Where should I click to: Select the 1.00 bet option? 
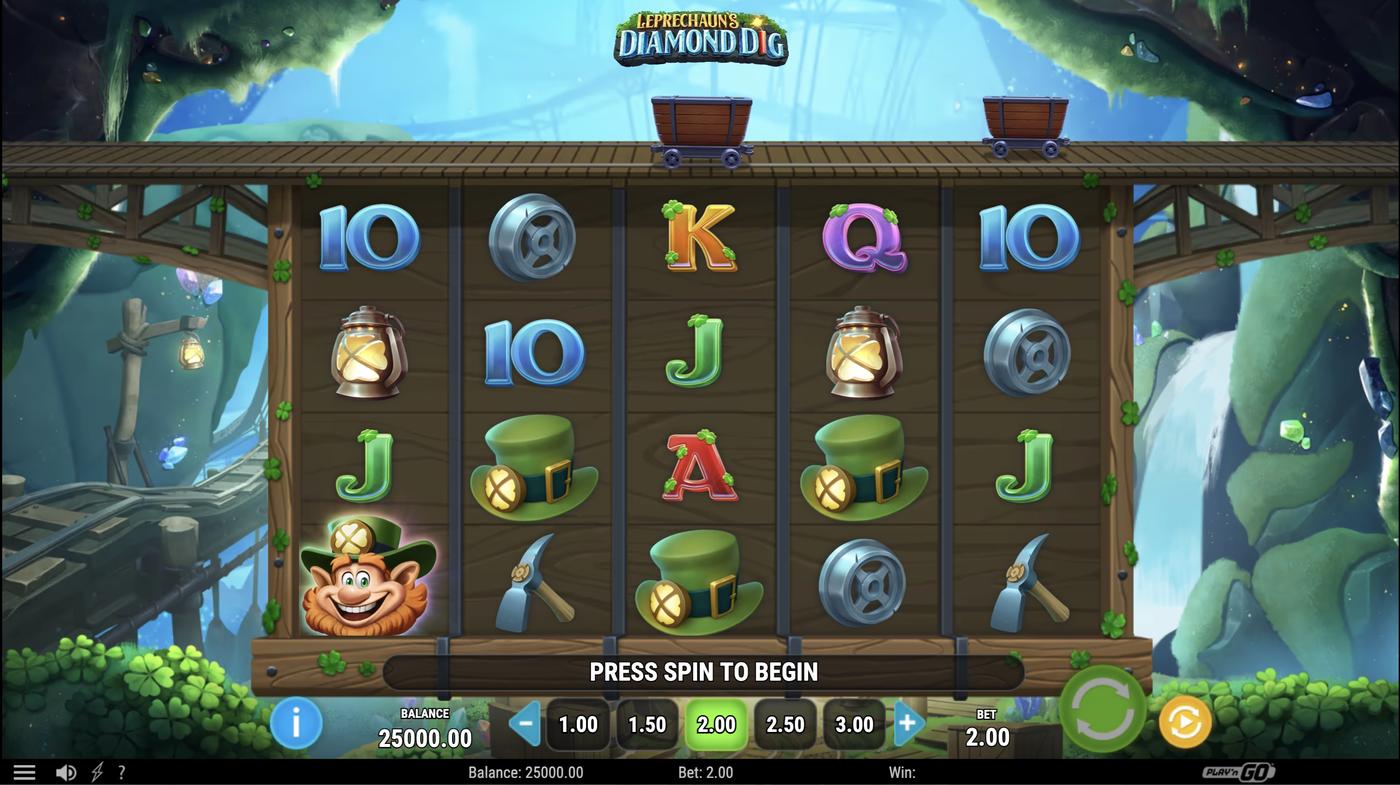tap(577, 723)
